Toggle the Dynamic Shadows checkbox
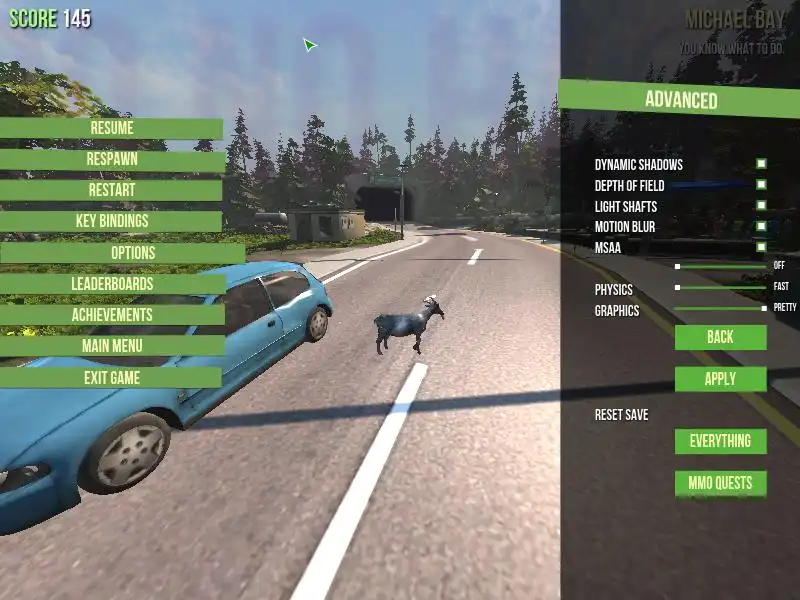The image size is (800, 600). 761,164
